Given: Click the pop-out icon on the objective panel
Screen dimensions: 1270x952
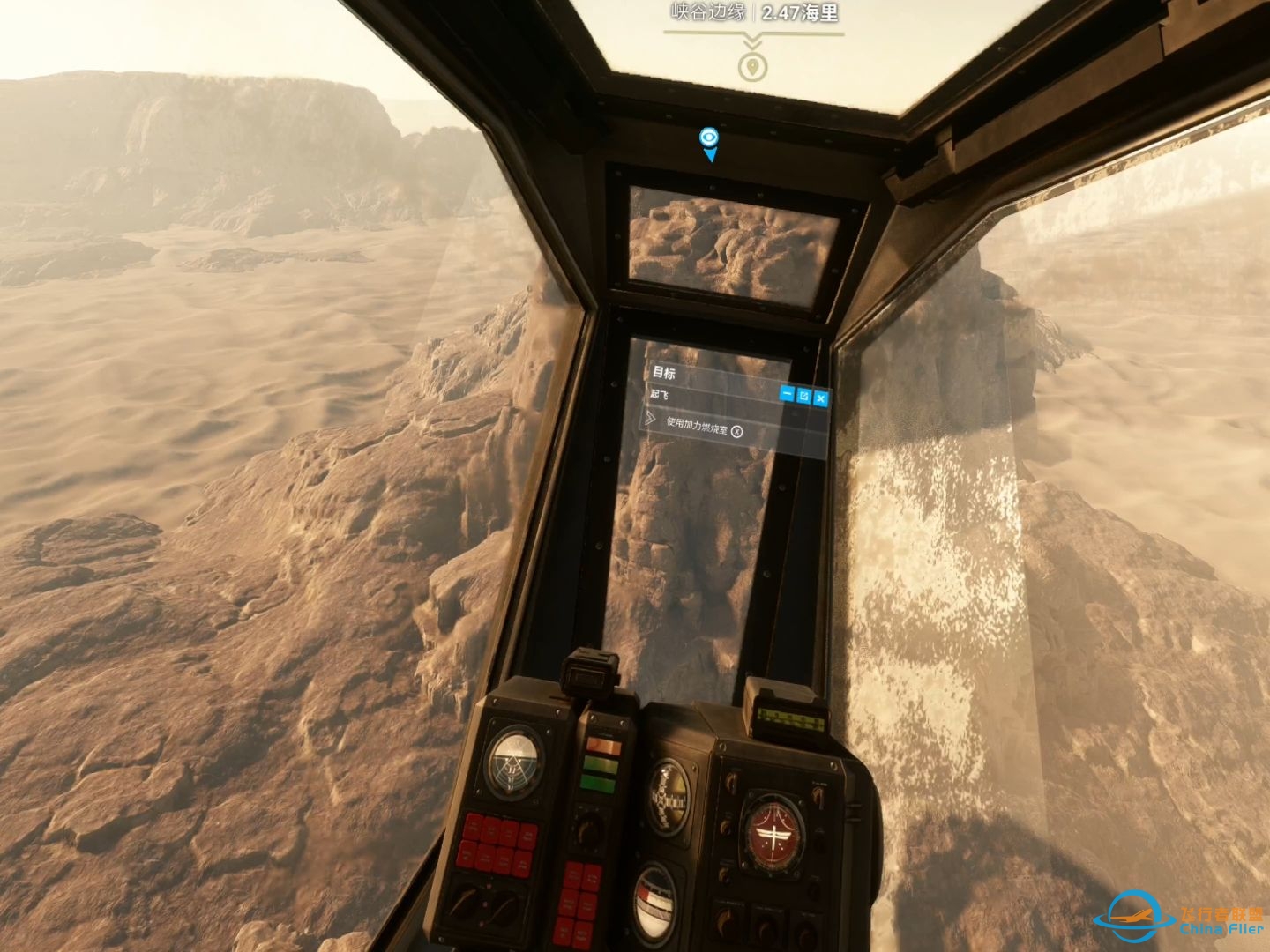Looking at the screenshot, I should click(x=804, y=397).
